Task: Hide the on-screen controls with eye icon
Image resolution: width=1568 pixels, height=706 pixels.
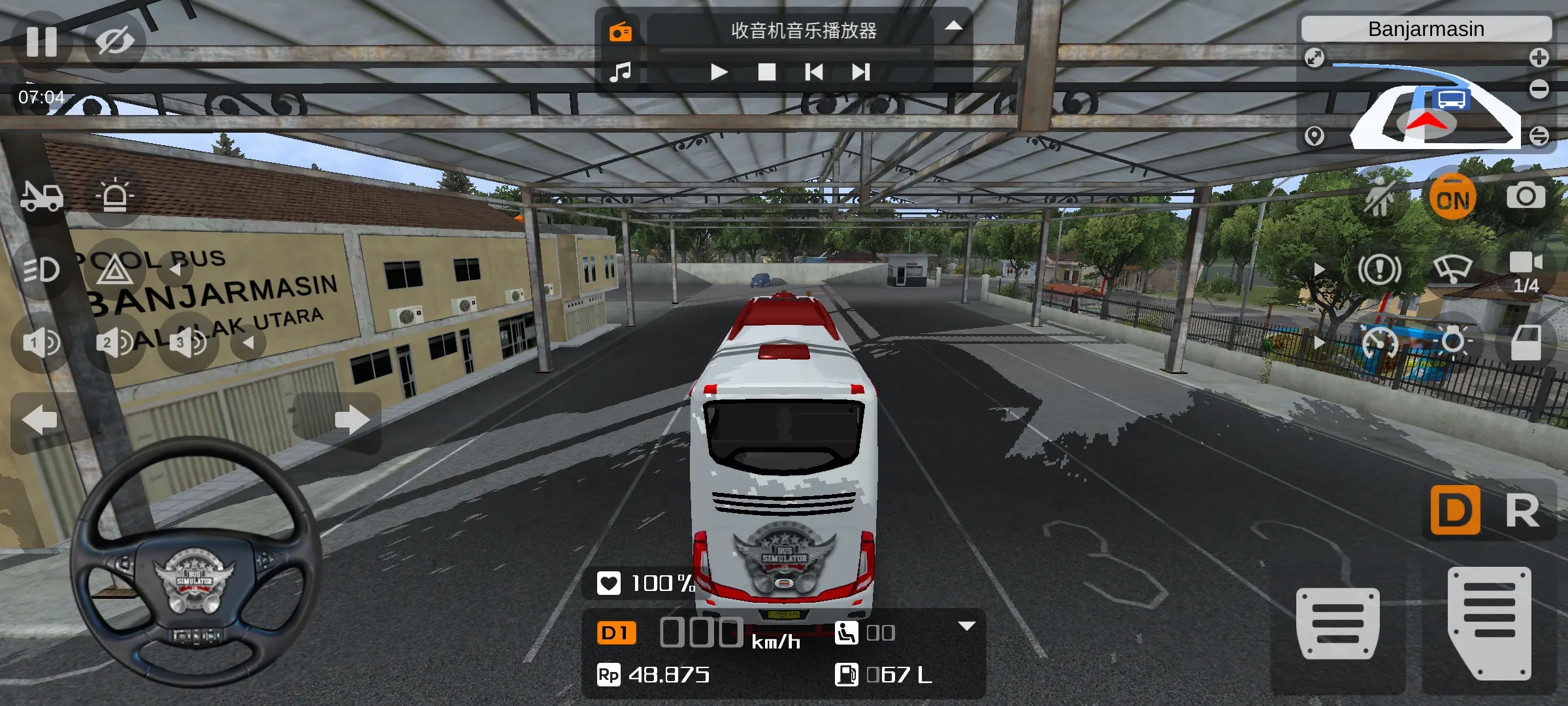Action: coord(114,42)
